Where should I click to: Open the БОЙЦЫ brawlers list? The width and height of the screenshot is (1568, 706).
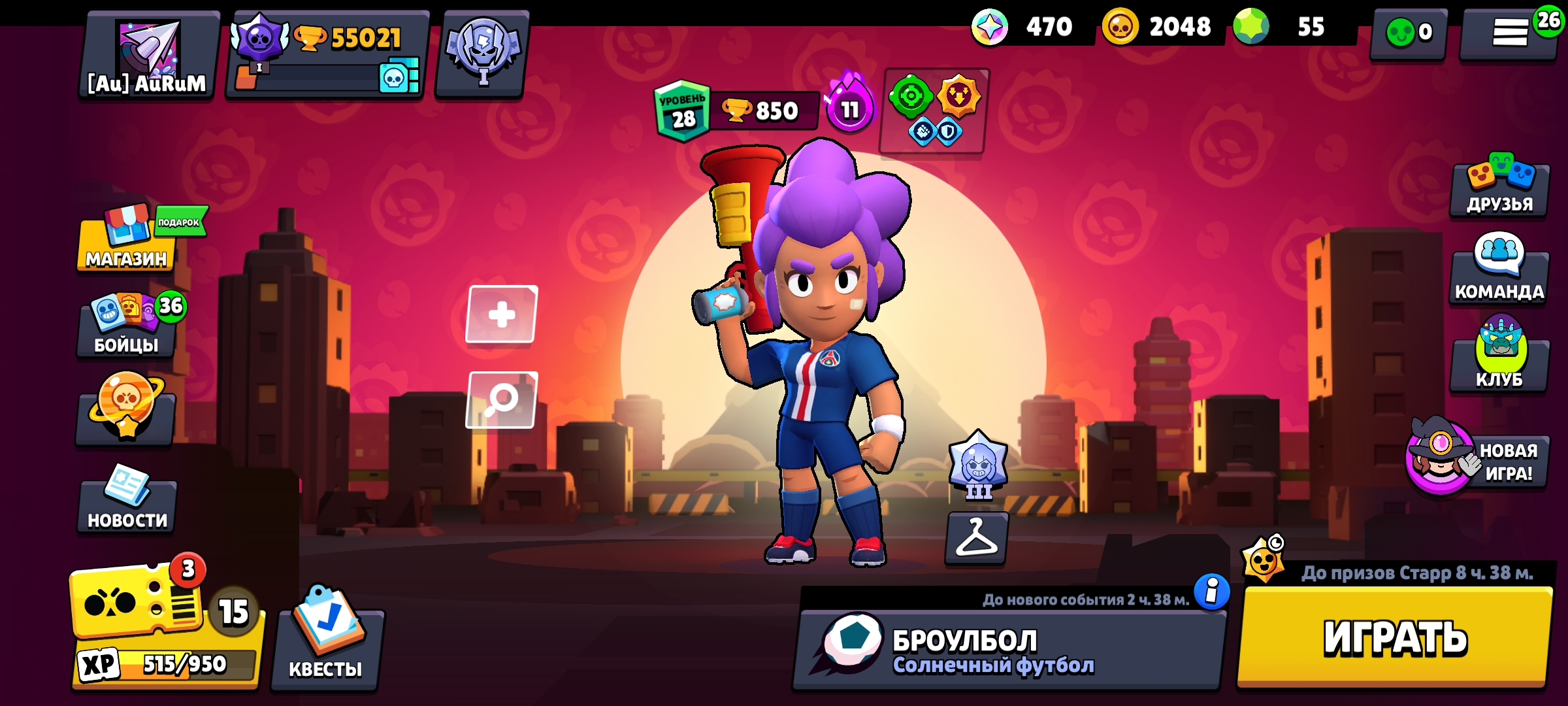(x=127, y=327)
